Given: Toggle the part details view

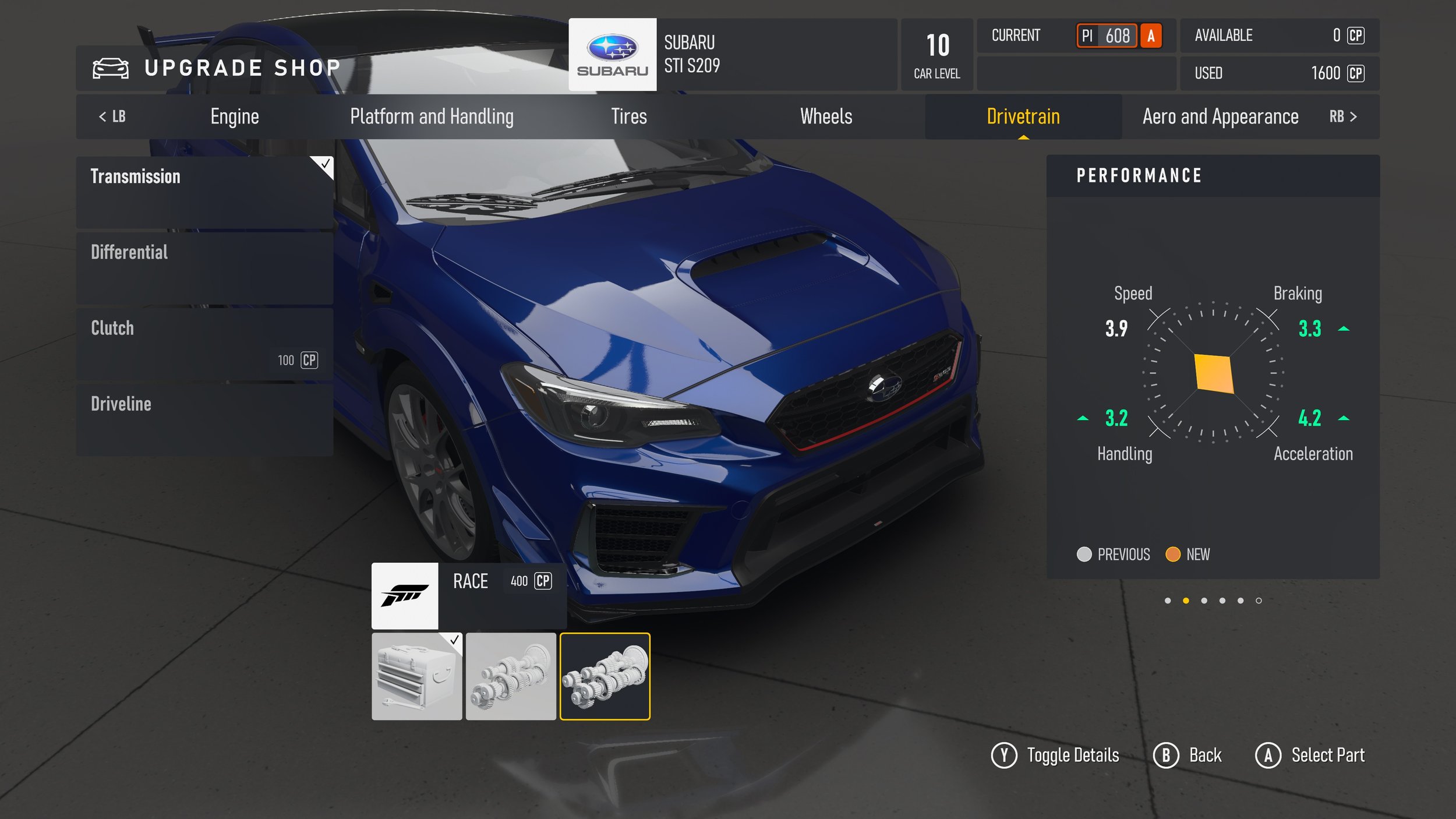Looking at the screenshot, I should pyautogui.click(x=1055, y=756).
